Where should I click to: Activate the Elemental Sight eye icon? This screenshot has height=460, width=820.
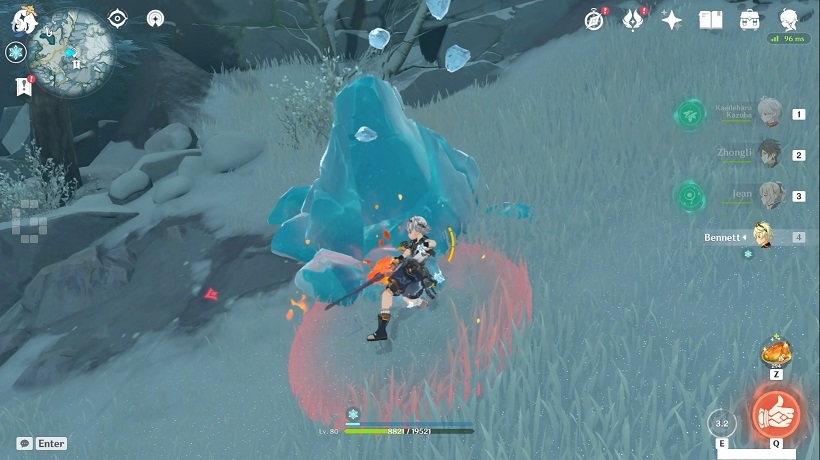coord(118,19)
